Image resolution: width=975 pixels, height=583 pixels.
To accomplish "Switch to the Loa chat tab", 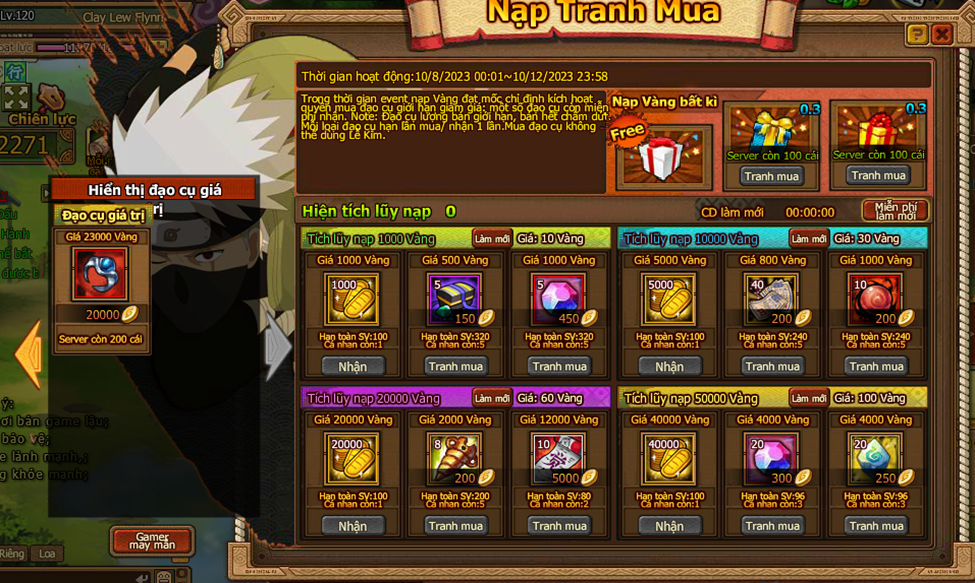I will pyautogui.click(x=48, y=554).
